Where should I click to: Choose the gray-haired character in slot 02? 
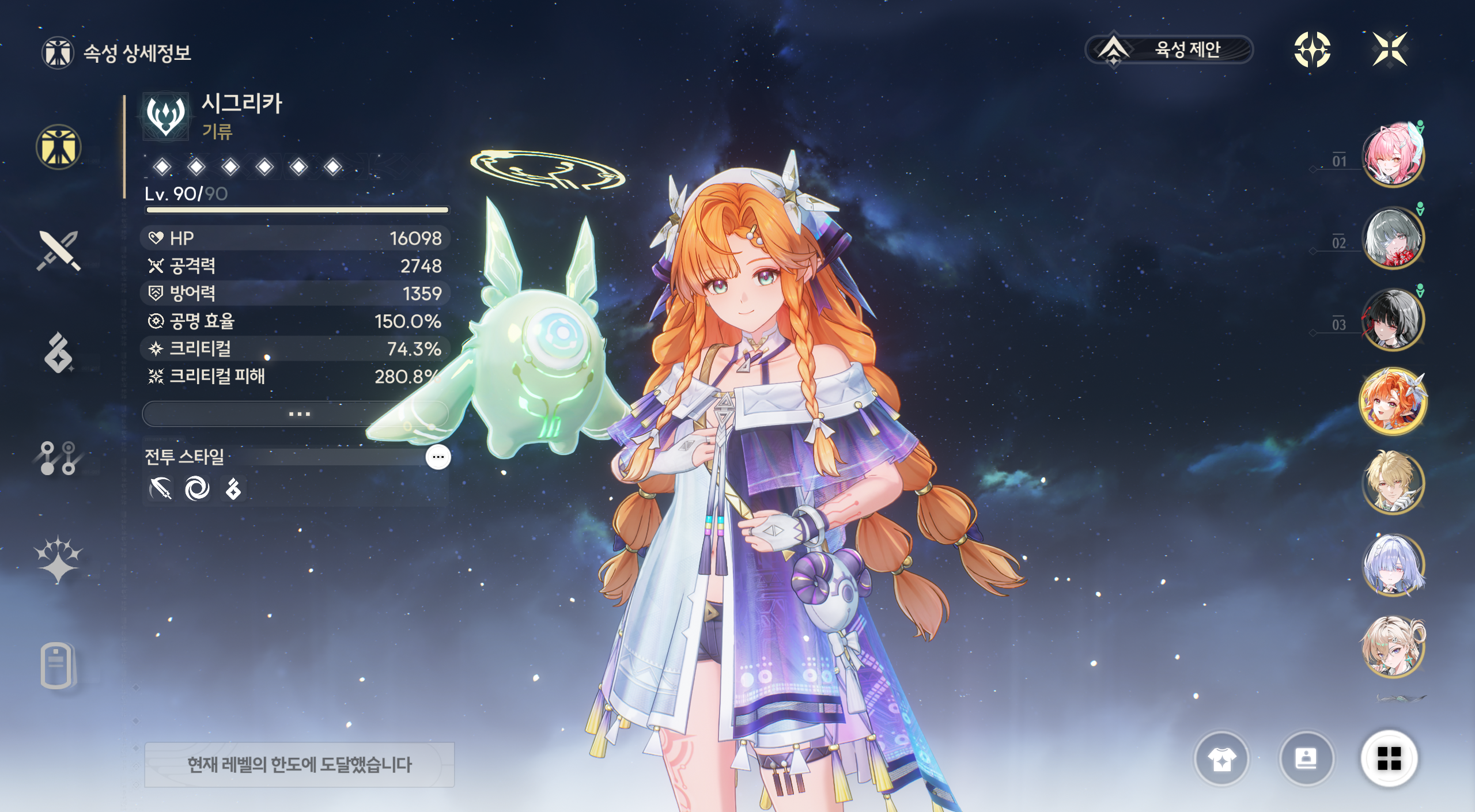(1392, 237)
